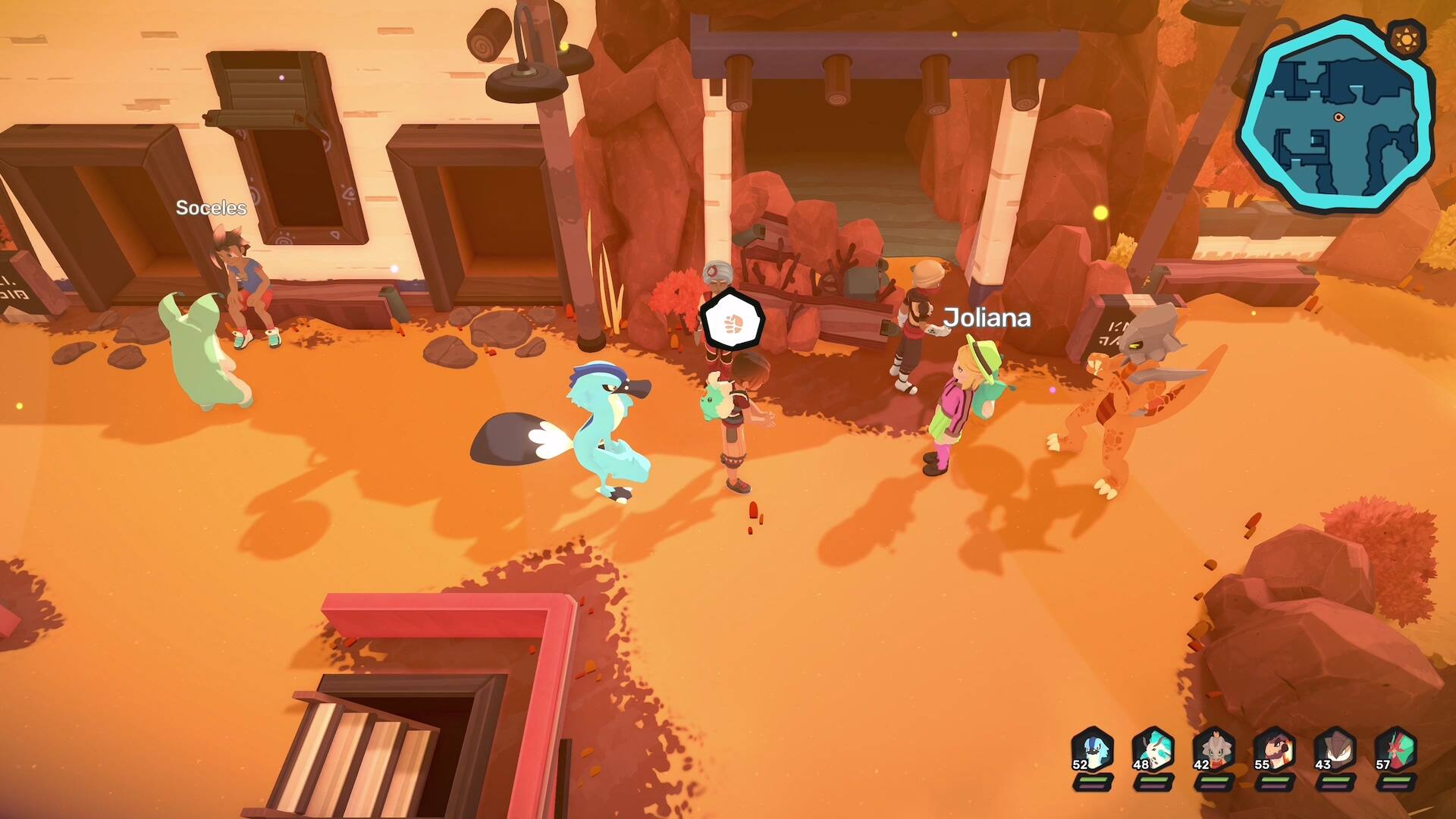Click the player marker on the minimap
The height and width of the screenshot is (819, 1456).
pos(1338,118)
